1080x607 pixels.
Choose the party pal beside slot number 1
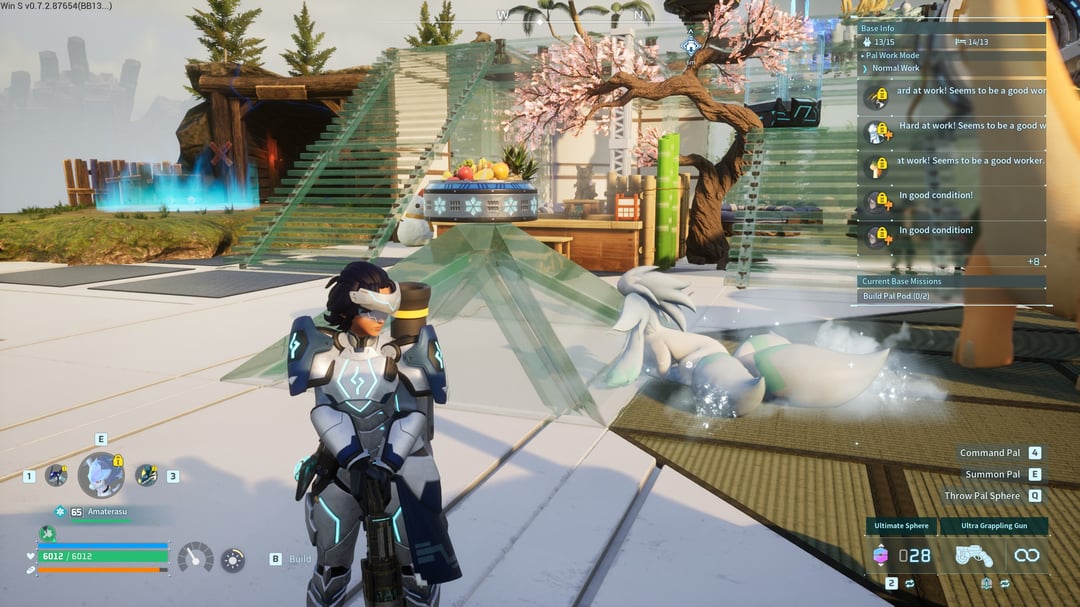point(56,476)
